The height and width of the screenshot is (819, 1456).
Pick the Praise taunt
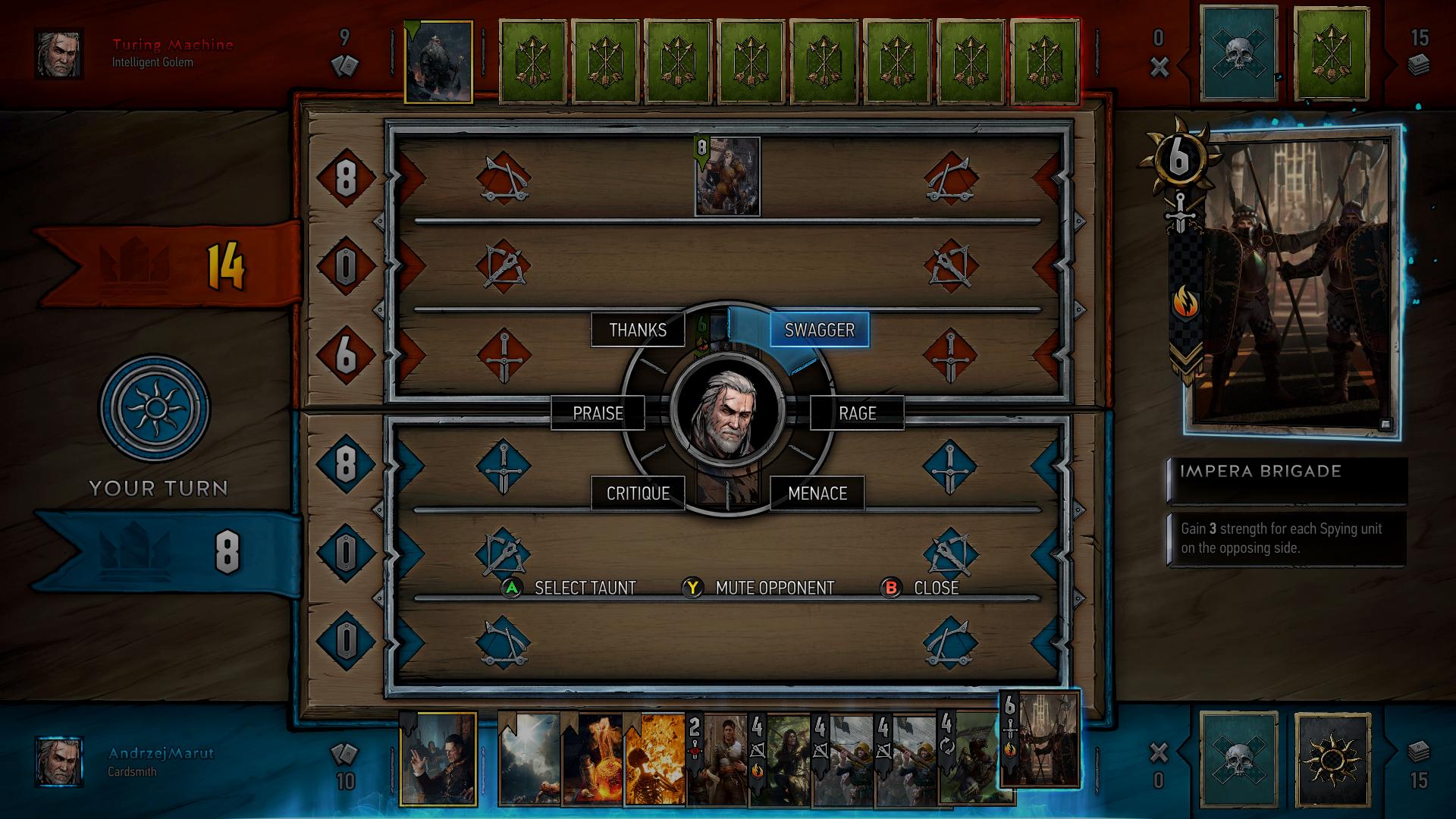598,413
